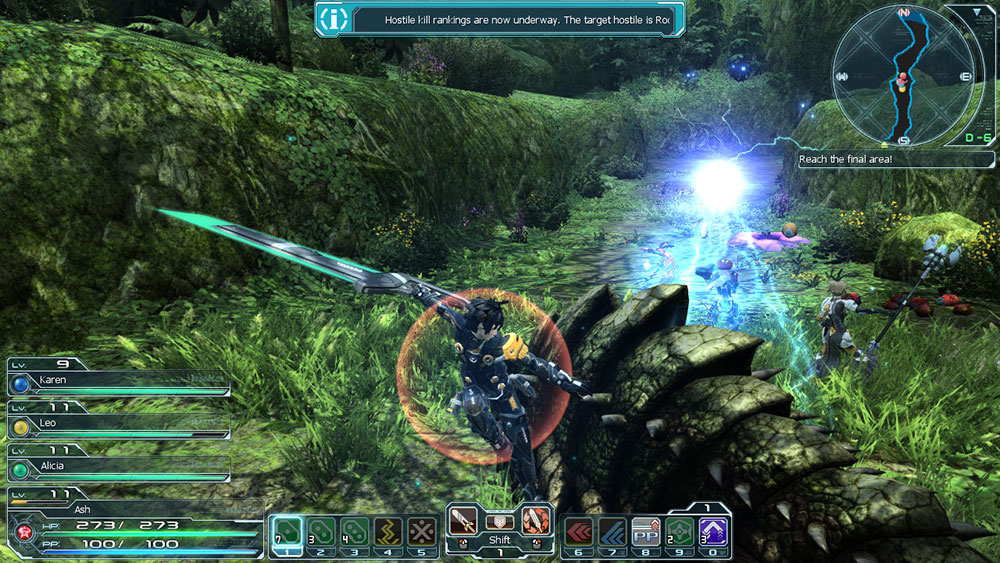Use the green item in hotbar slot 3

355,530
